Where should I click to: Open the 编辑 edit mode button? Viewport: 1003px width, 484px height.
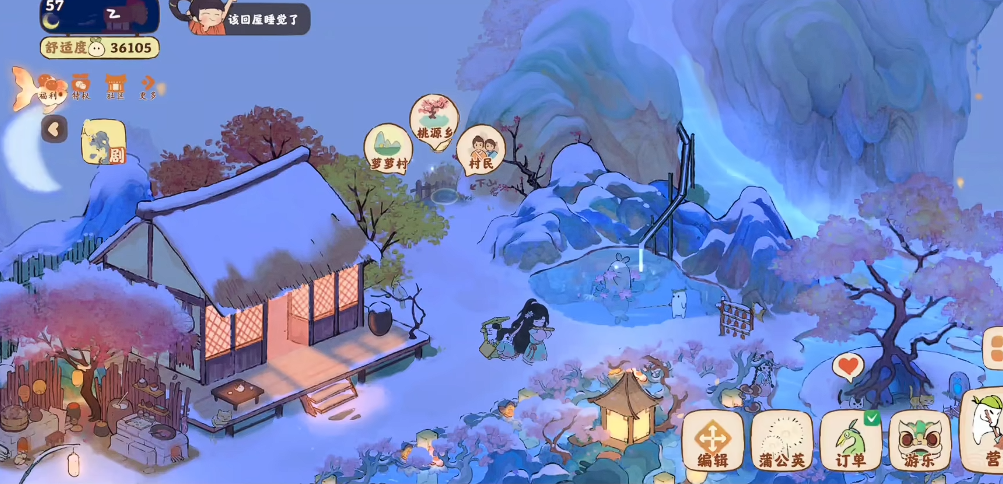[712, 440]
